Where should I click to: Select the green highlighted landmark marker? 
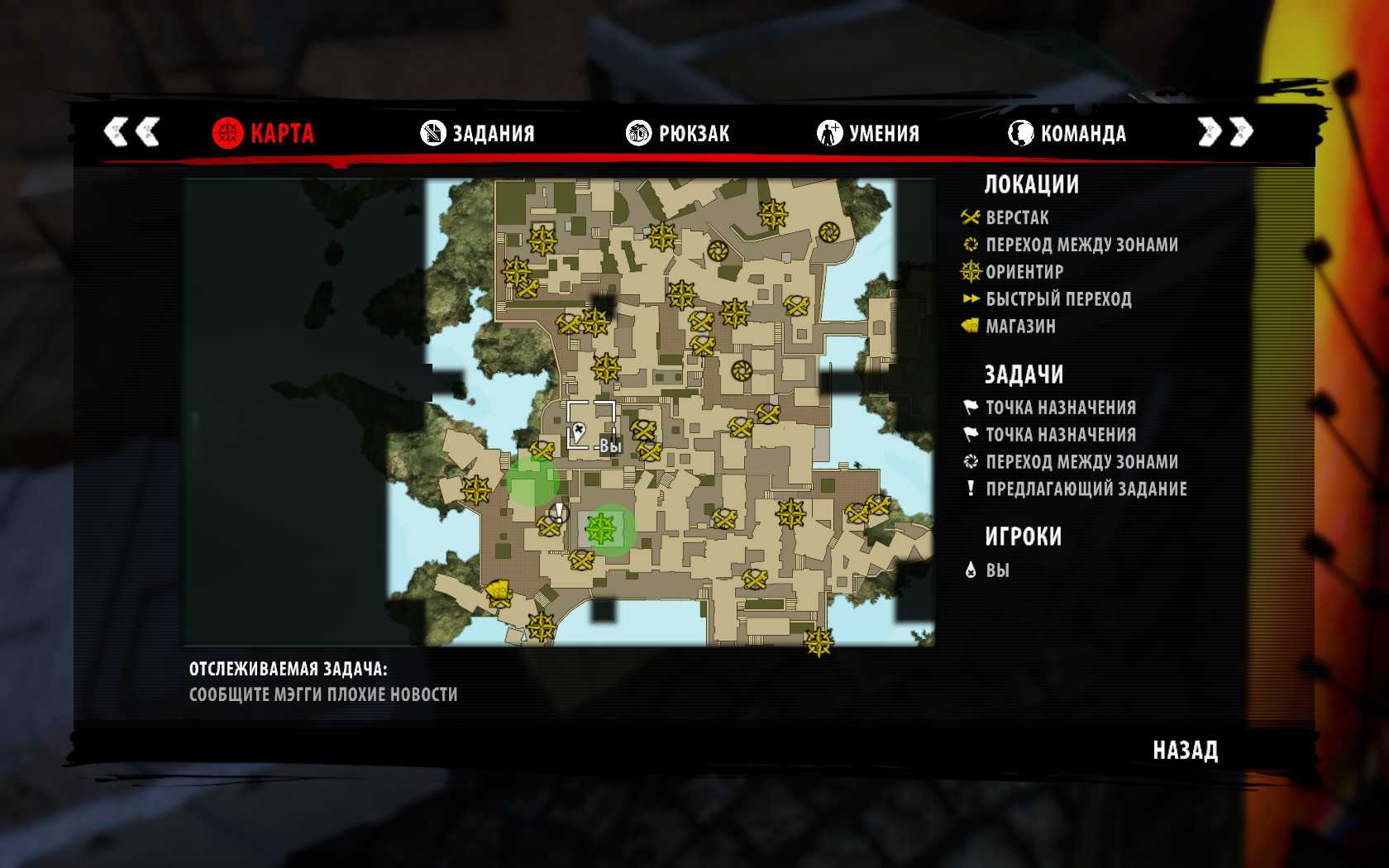(x=601, y=529)
